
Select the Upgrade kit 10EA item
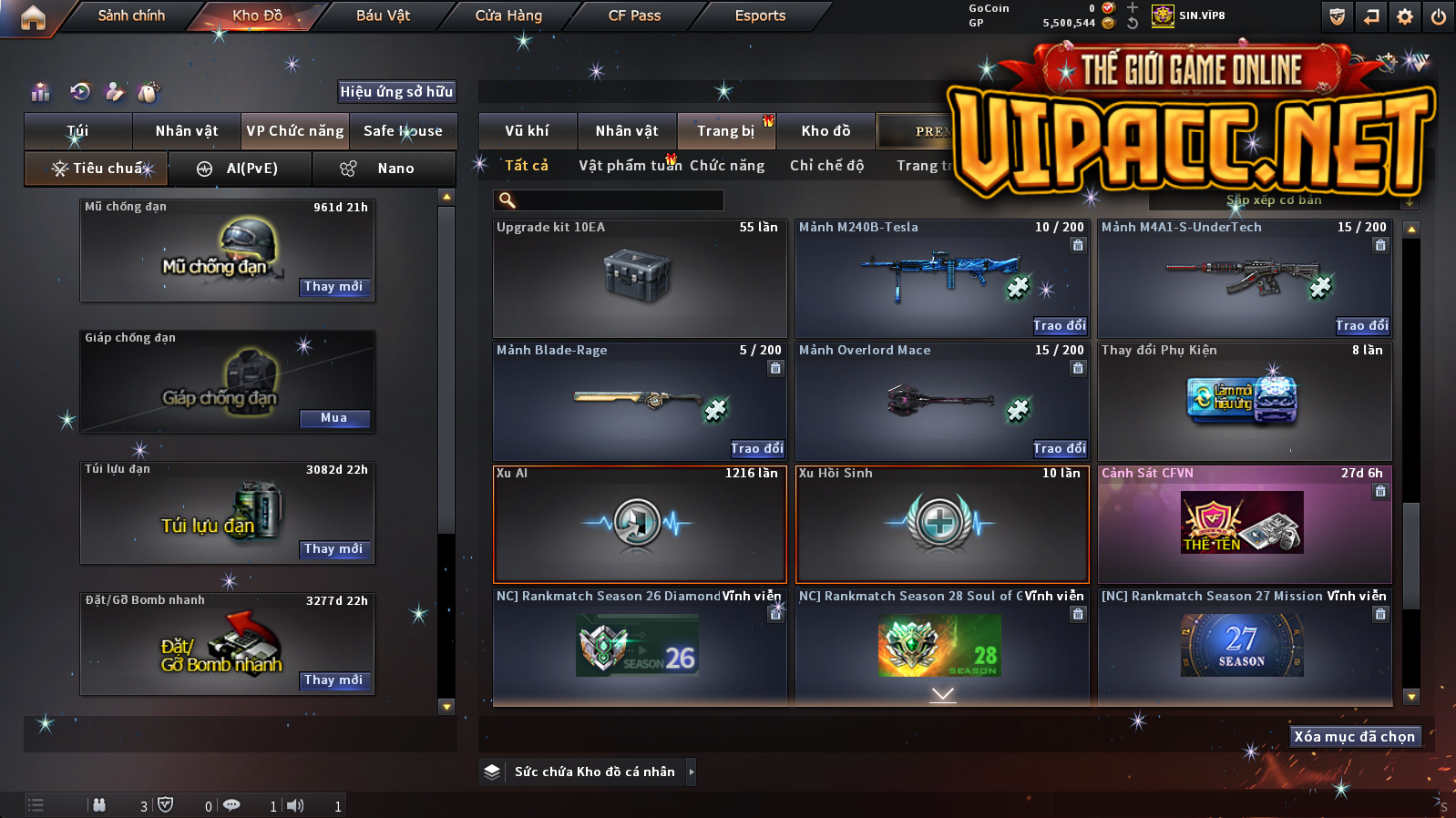tap(640, 278)
